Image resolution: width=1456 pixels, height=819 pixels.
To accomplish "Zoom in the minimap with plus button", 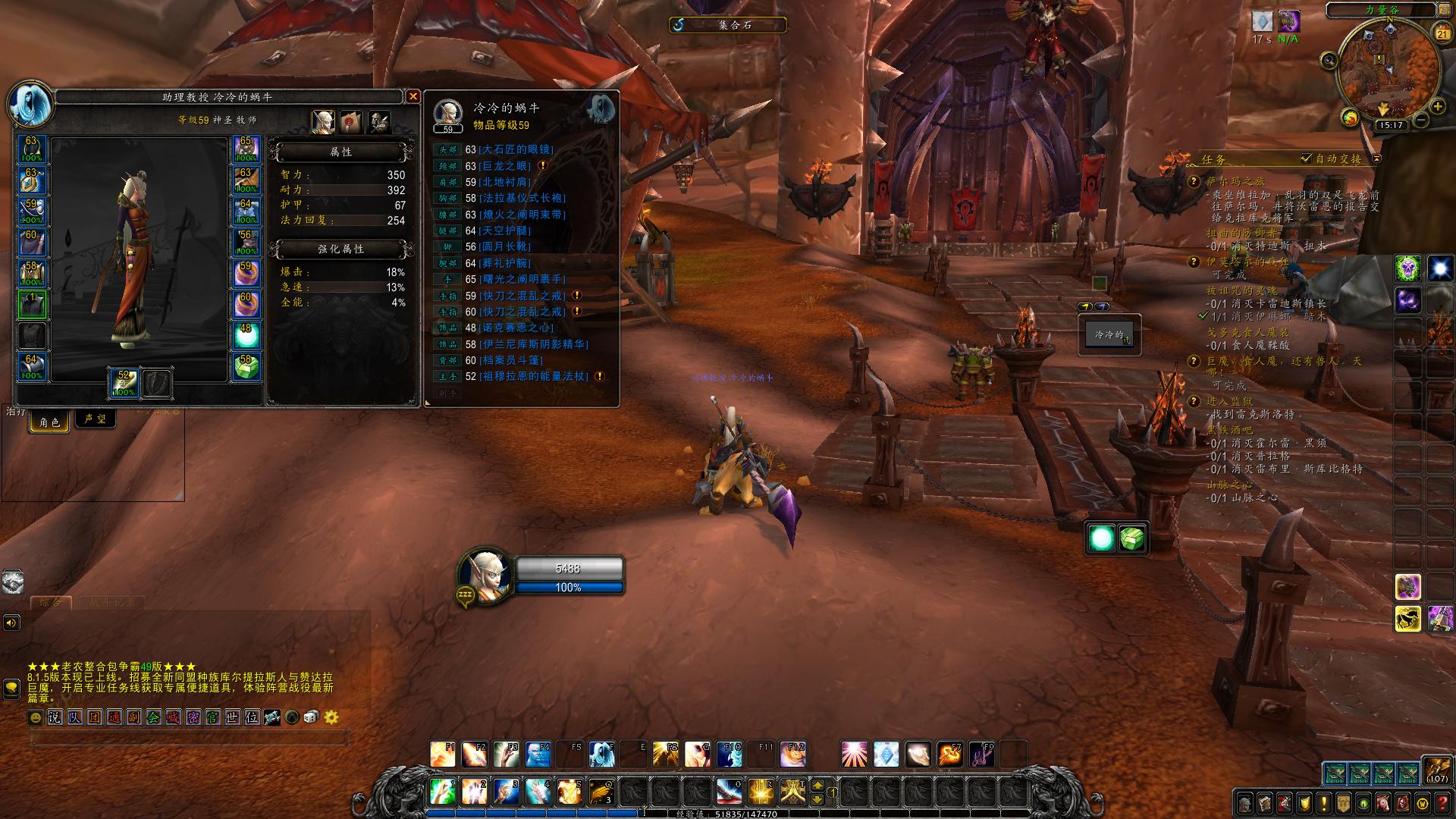I will pos(1437,107).
